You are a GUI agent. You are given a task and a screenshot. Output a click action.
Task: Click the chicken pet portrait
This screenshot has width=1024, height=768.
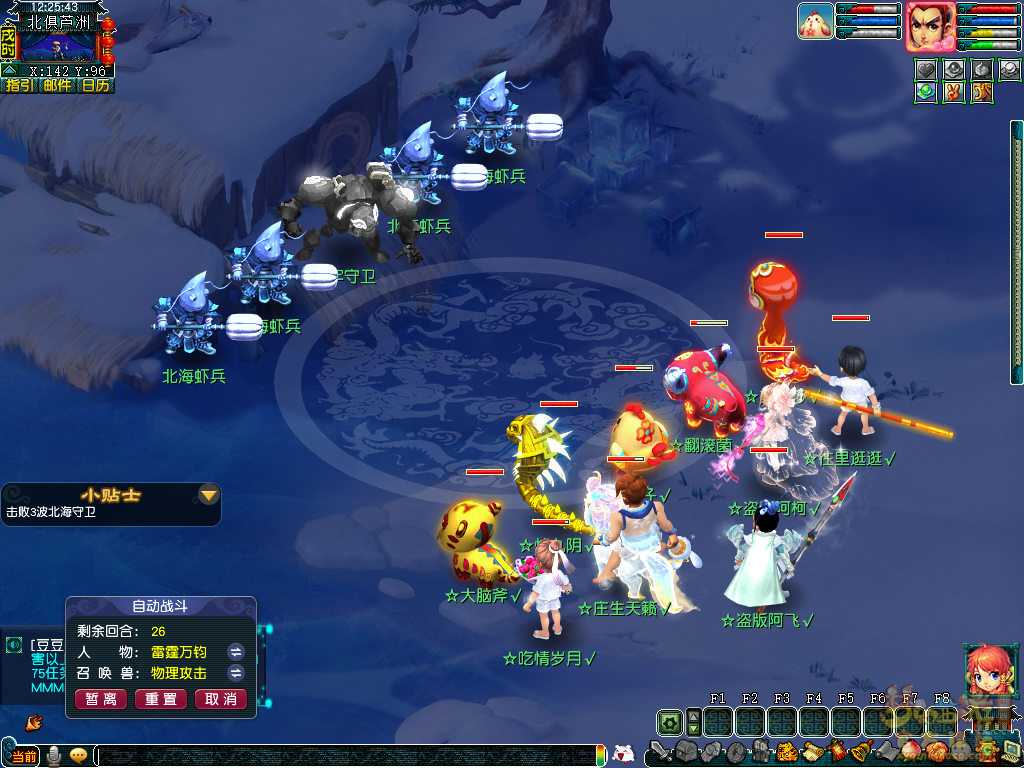pos(815,21)
